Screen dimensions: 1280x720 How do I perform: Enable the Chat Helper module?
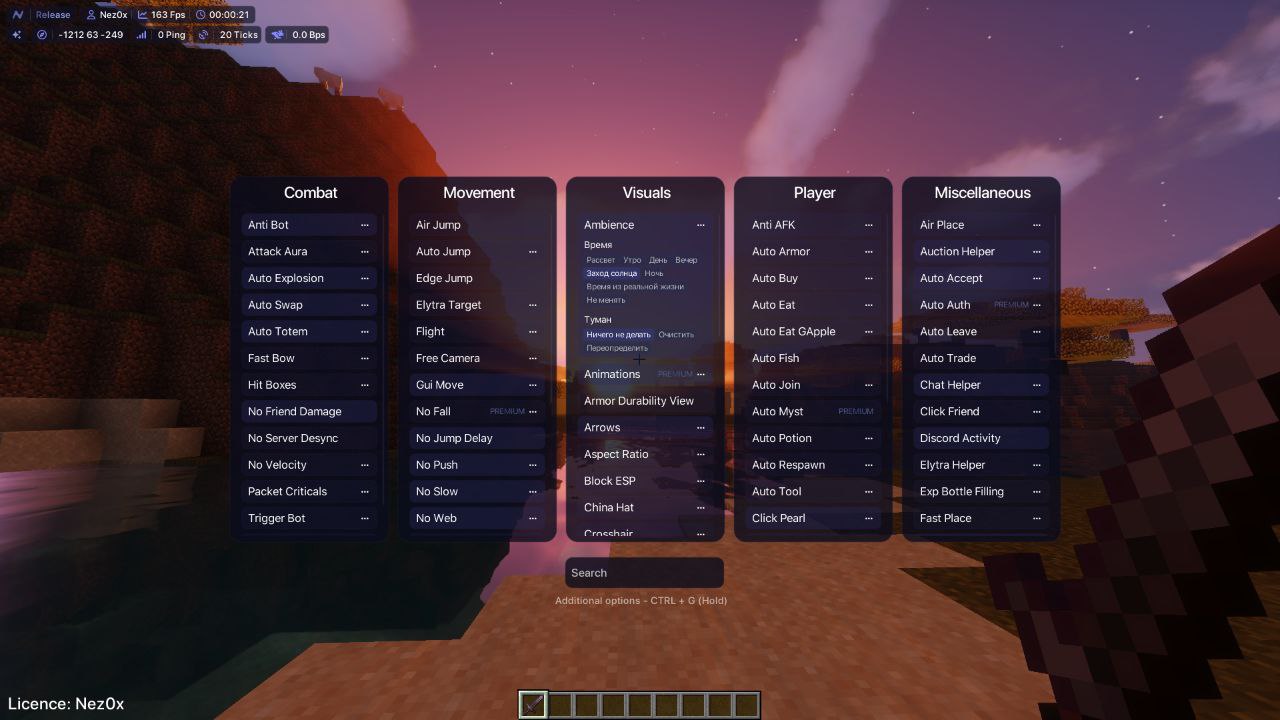pyautogui.click(x=950, y=385)
